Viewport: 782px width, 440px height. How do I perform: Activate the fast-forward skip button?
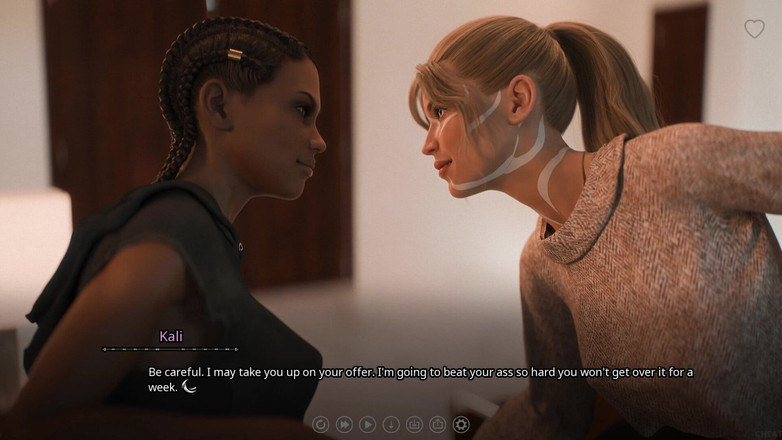click(344, 424)
